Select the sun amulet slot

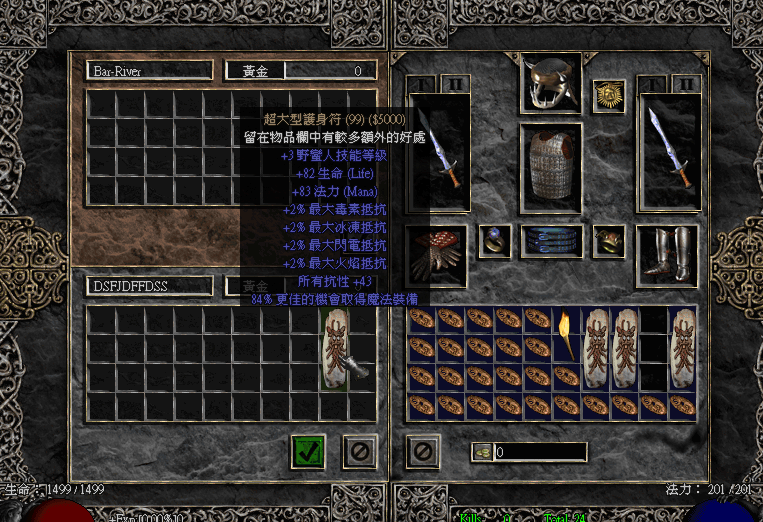608,95
